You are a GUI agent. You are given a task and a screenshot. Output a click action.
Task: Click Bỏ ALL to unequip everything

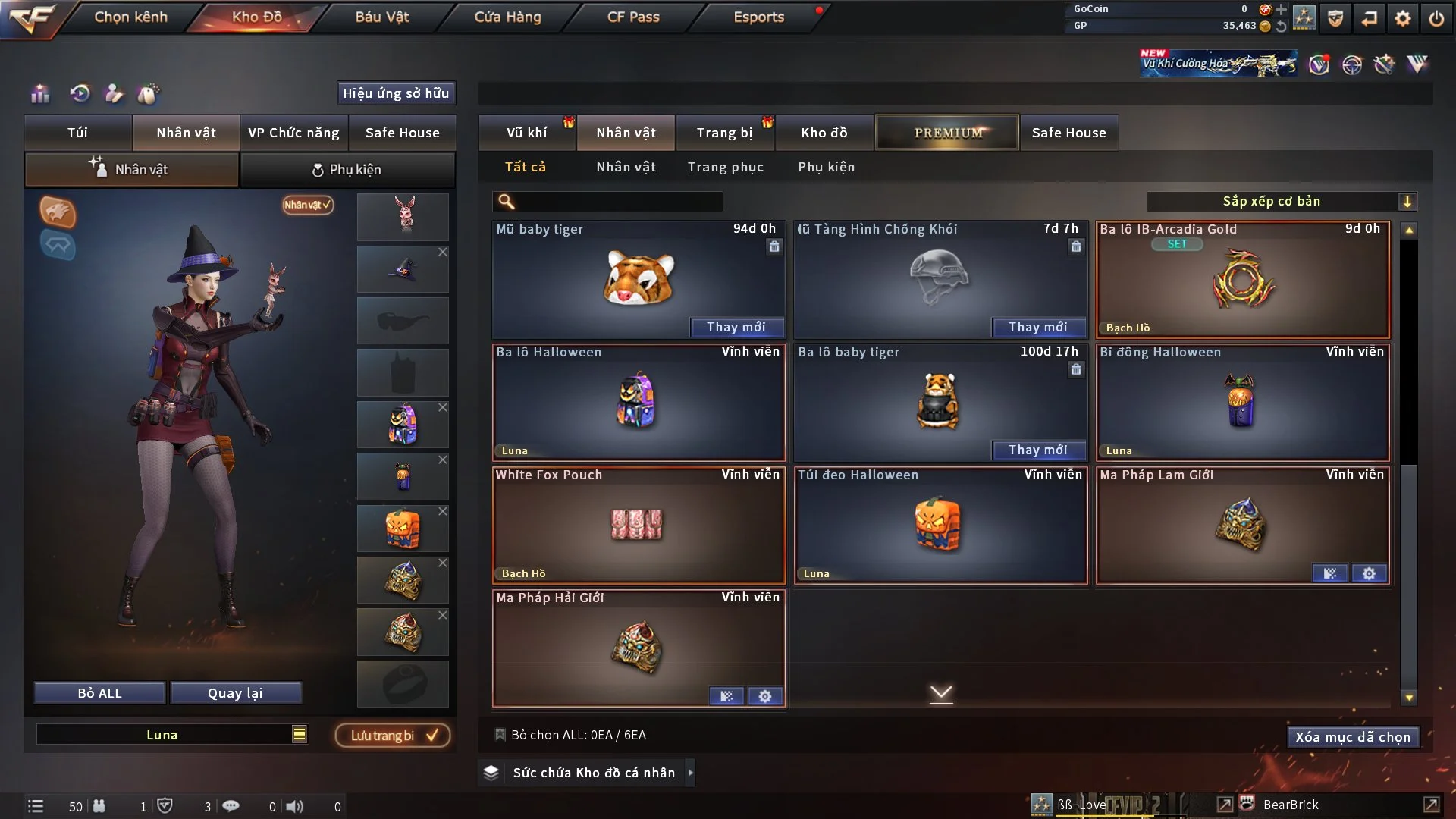click(99, 693)
